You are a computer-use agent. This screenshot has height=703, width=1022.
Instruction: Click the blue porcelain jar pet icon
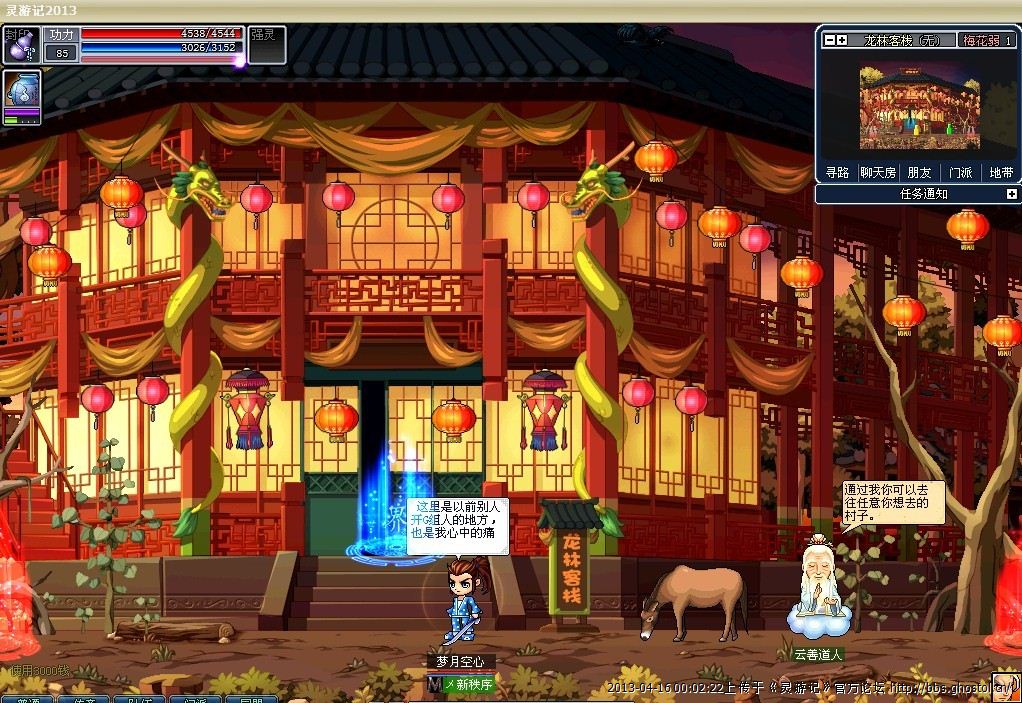(22, 92)
